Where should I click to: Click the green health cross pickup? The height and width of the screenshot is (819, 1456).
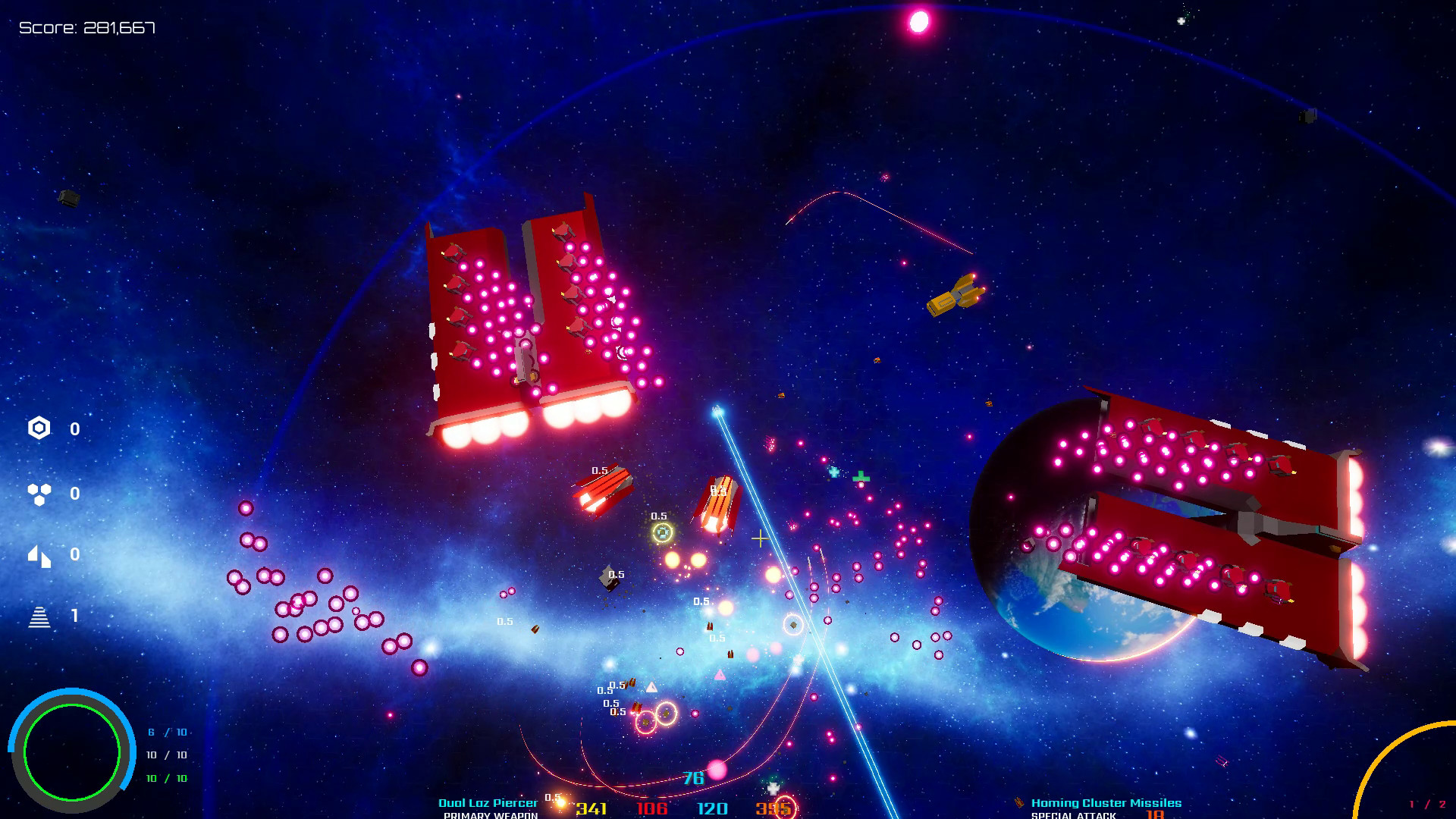coord(861,476)
